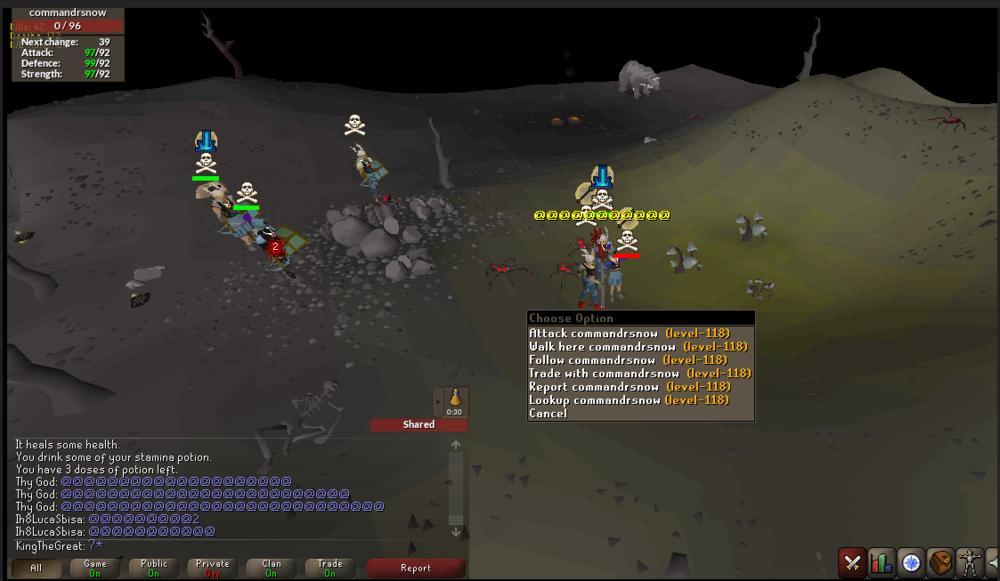Viewport: 1000px width, 581px height.
Task: Open the backpack inventory tab
Action: [940, 562]
